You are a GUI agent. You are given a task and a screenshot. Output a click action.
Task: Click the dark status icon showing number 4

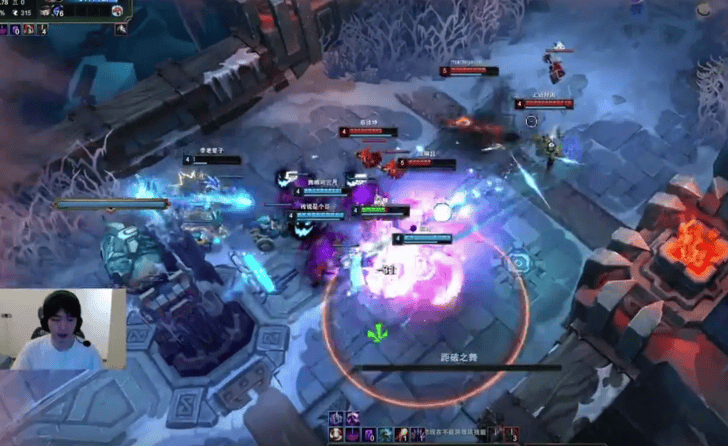point(42,29)
